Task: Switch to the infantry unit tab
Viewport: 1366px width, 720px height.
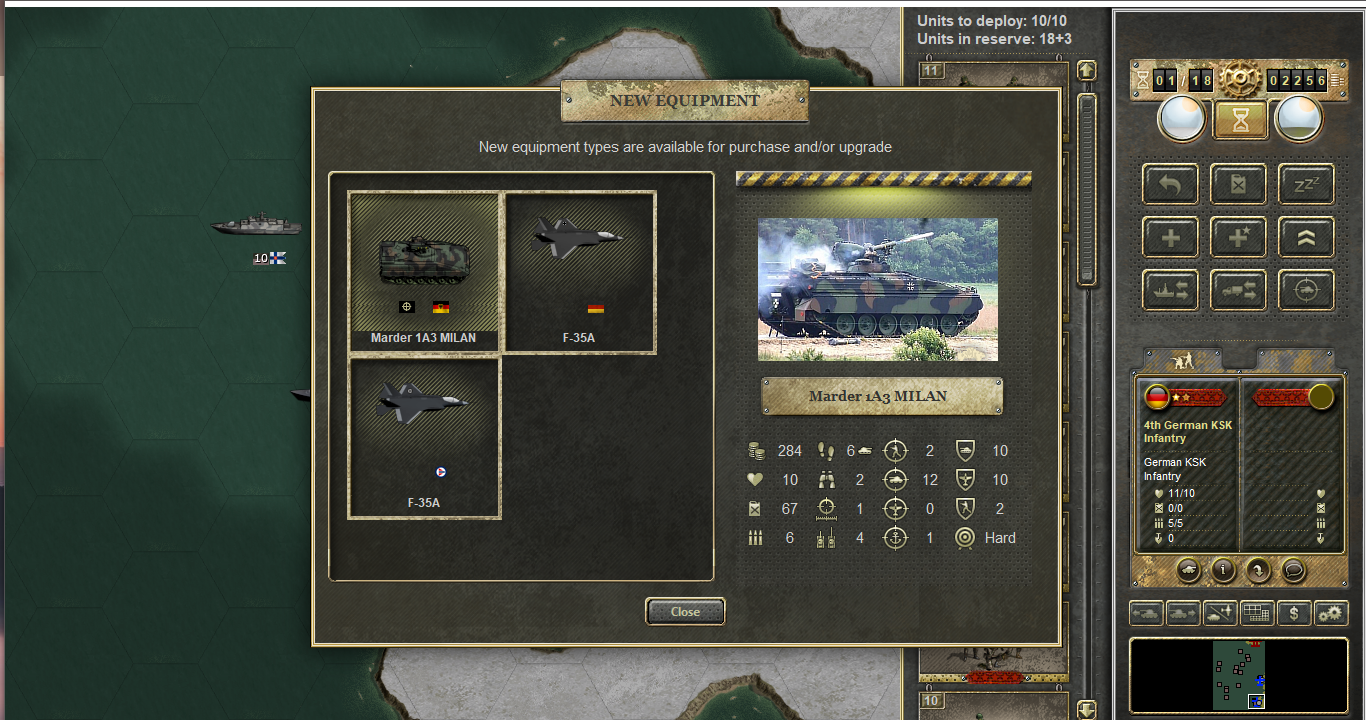Action: (x=1182, y=359)
